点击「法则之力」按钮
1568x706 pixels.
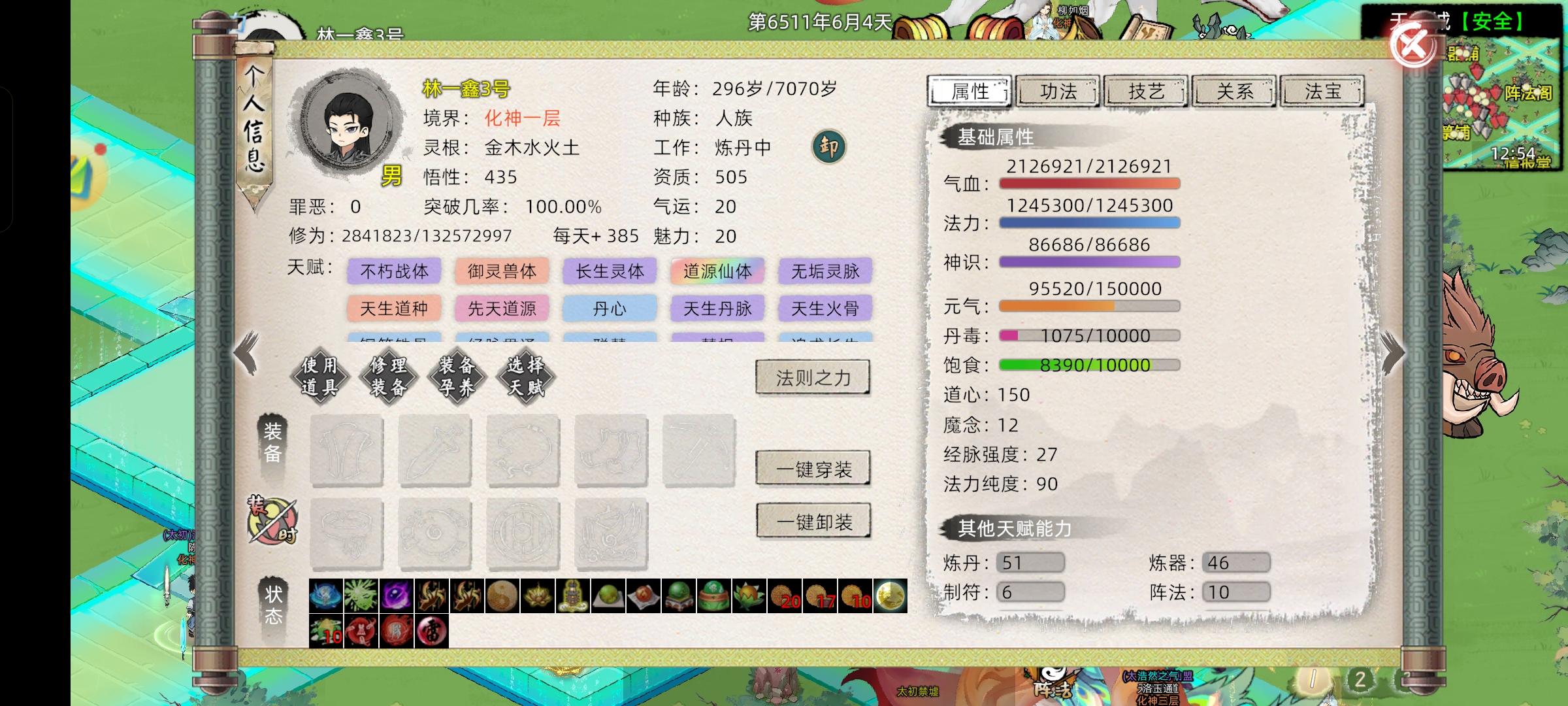812,378
